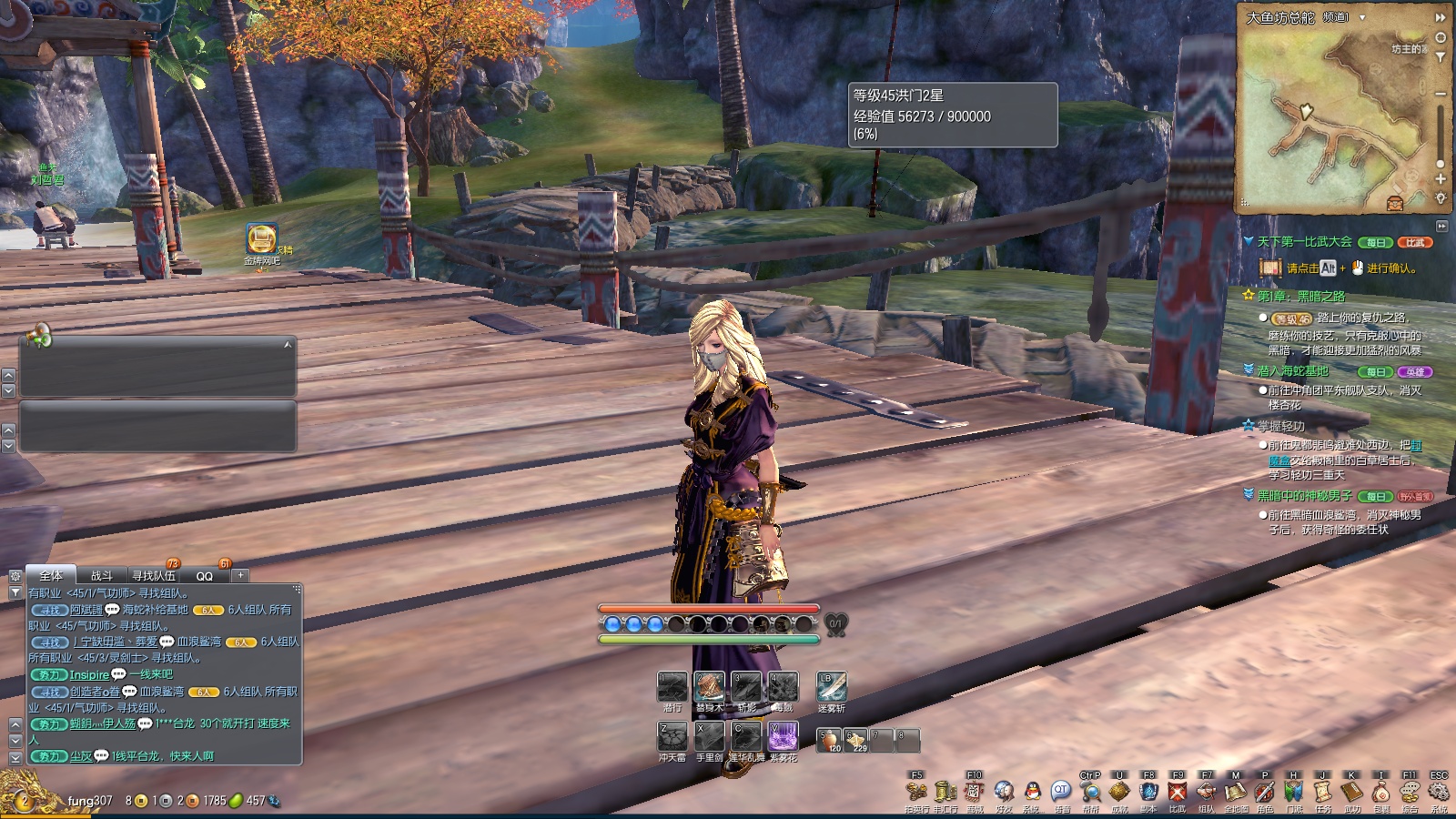Switch to the 寻找队伍 chat tab

point(154,576)
